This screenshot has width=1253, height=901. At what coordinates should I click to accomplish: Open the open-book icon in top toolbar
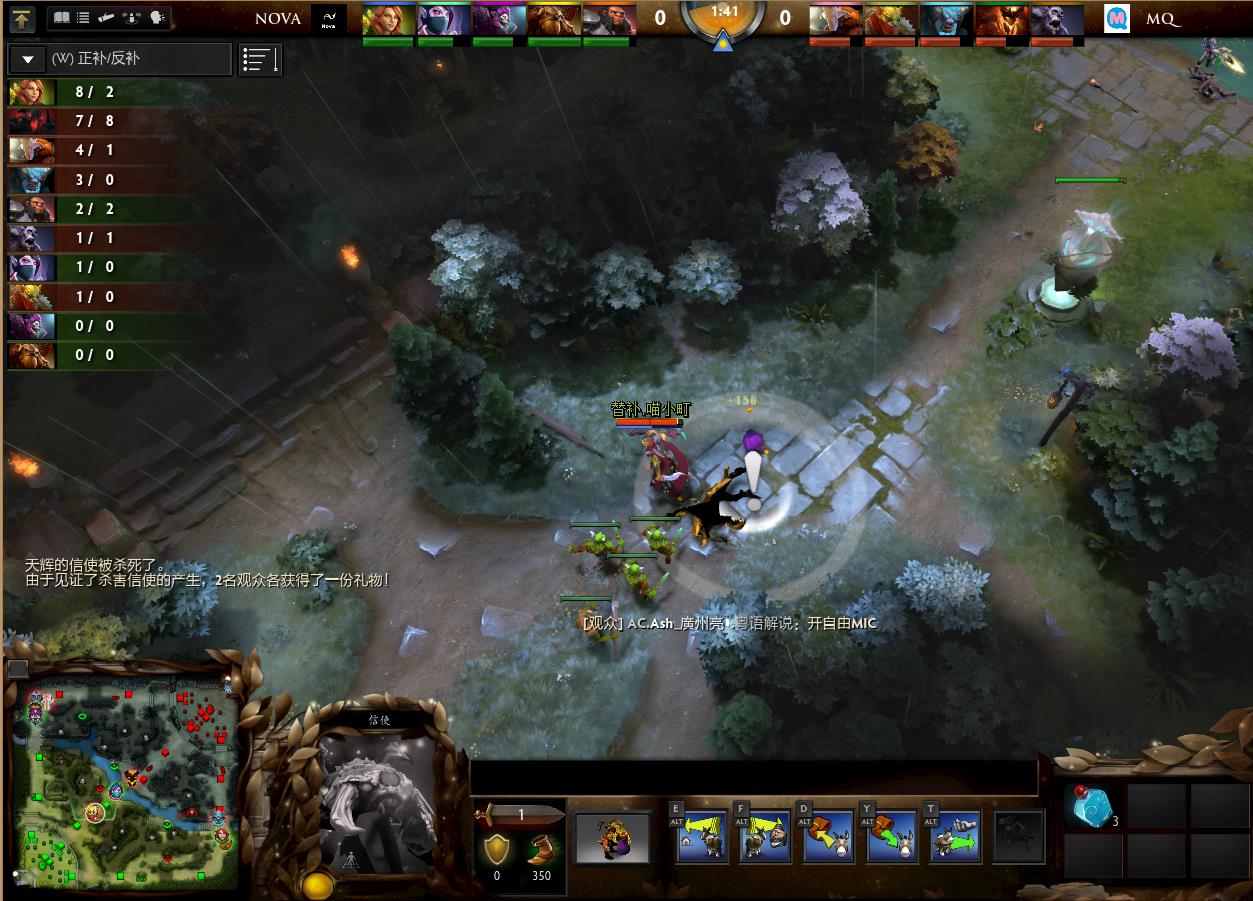[62, 18]
